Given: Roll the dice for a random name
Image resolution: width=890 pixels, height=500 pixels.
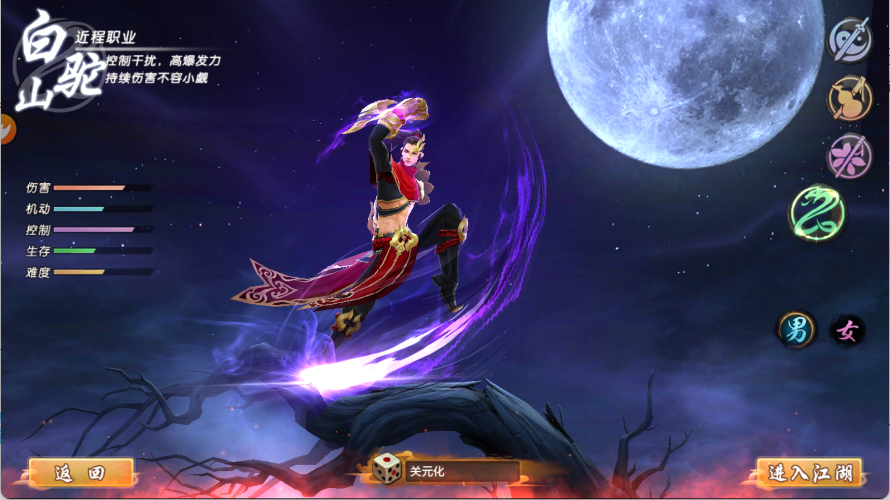Looking at the screenshot, I should (x=385, y=470).
